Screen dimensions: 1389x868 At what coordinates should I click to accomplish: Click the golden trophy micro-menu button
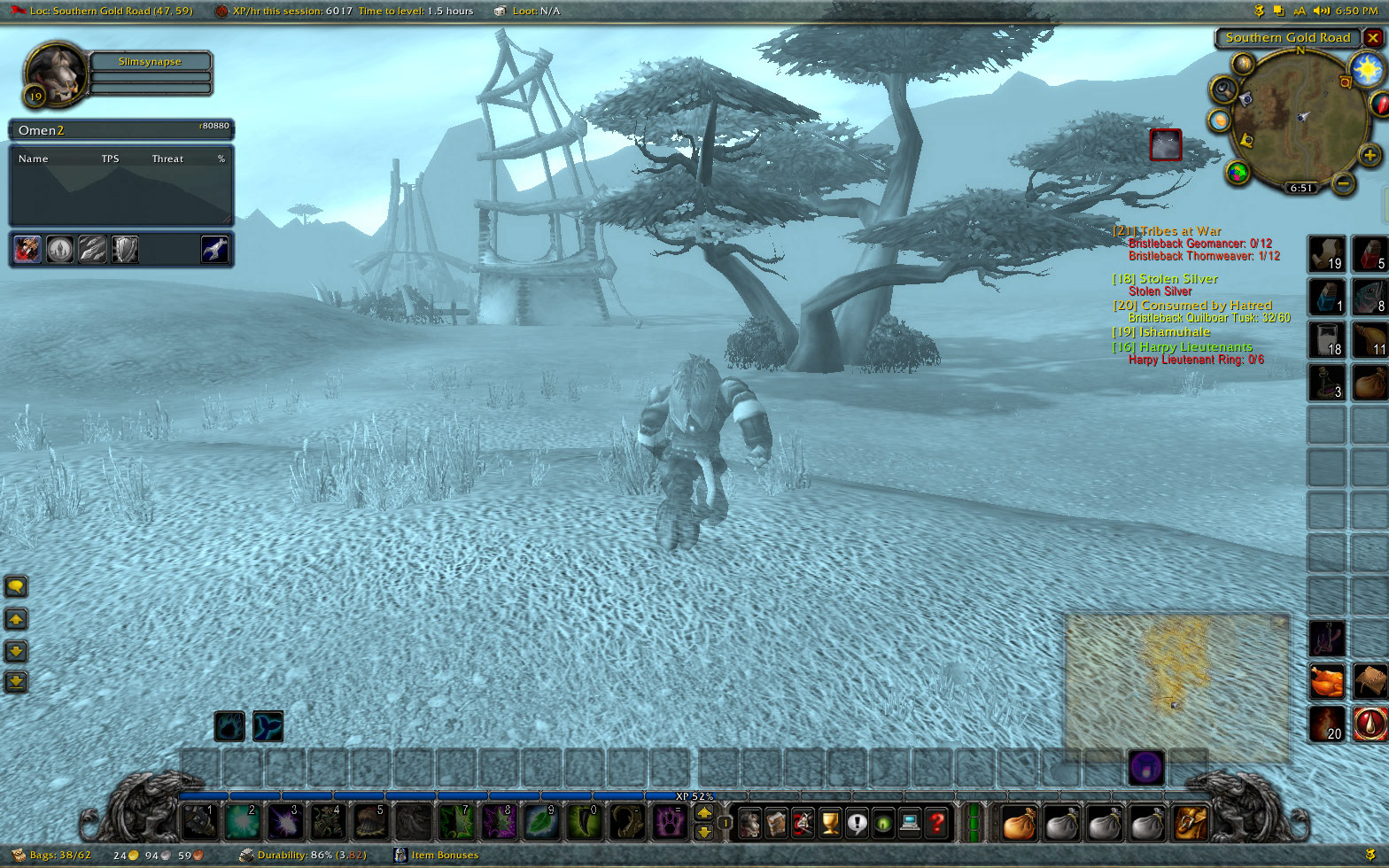click(829, 823)
